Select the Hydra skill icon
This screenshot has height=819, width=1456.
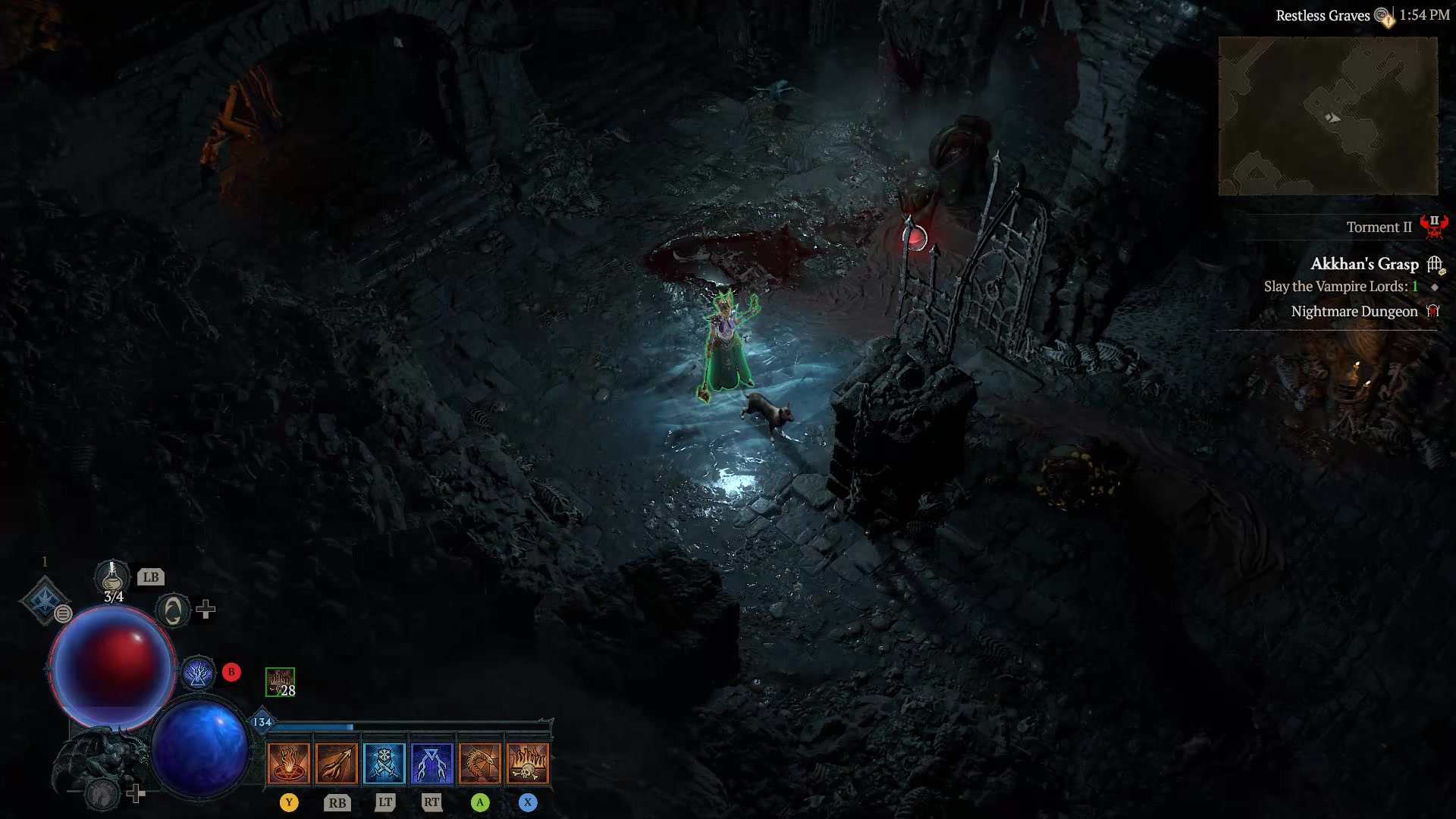480,762
